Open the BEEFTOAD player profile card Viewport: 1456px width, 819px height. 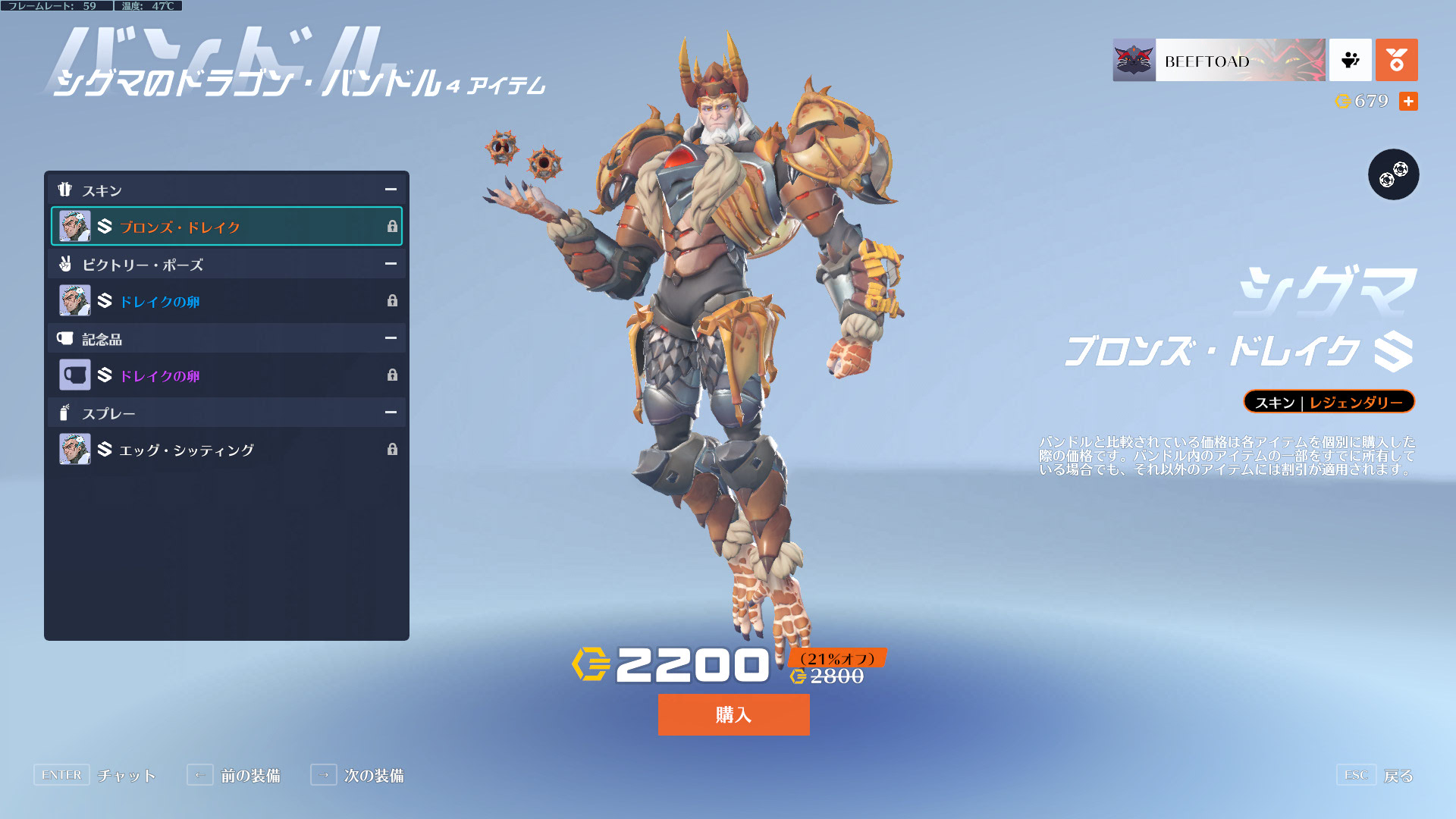(1219, 61)
